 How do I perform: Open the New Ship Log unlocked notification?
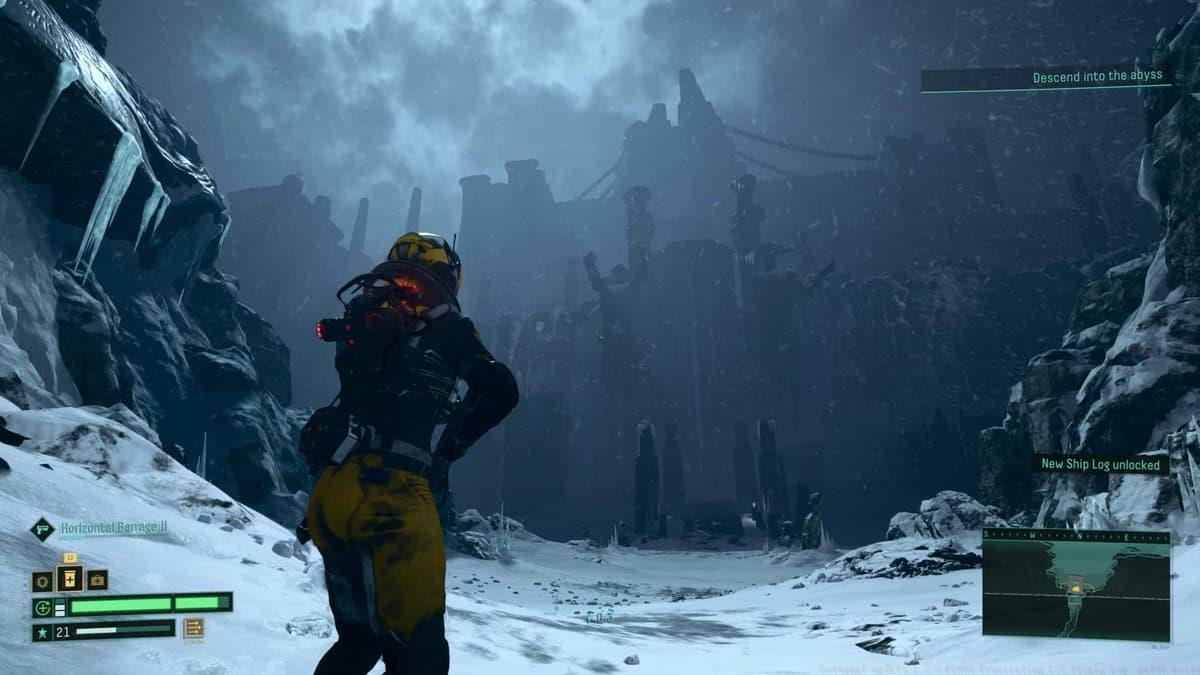[x=1100, y=464]
